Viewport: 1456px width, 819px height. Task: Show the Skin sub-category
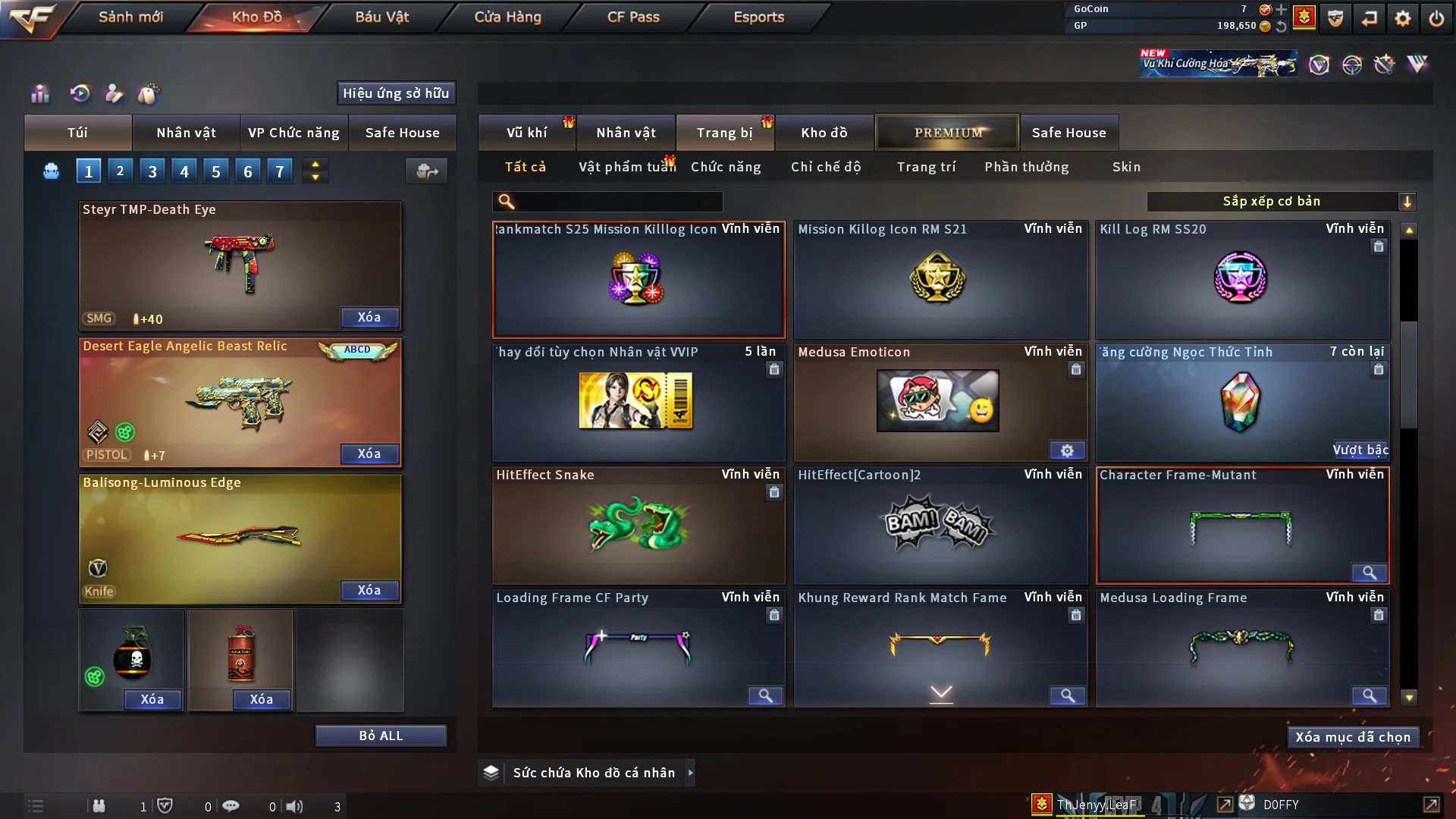click(x=1126, y=167)
